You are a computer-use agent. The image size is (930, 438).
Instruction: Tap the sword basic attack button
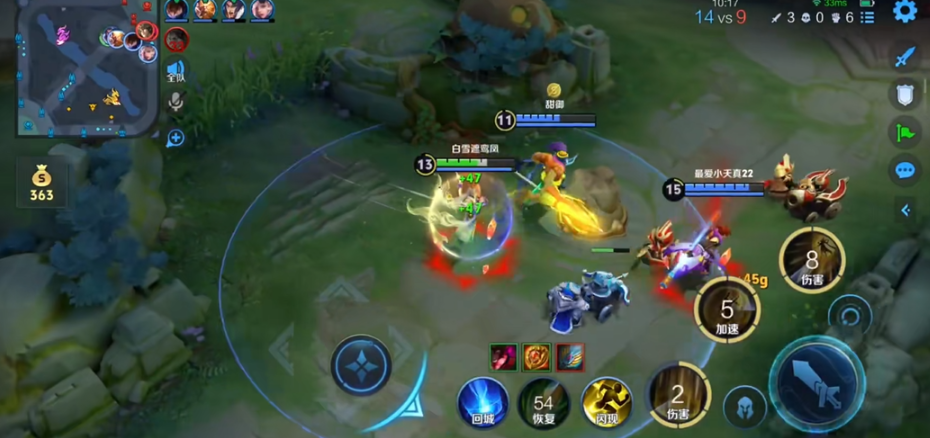[816, 383]
